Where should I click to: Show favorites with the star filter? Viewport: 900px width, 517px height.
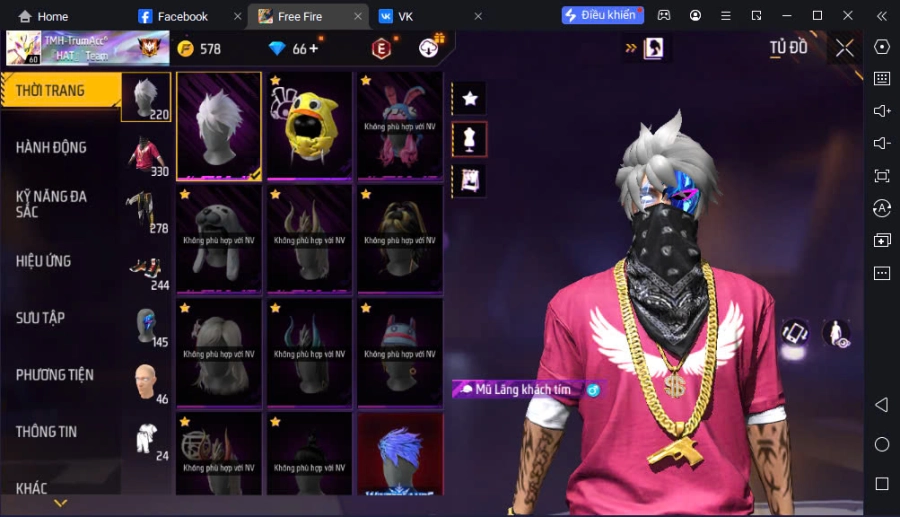pos(470,98)
